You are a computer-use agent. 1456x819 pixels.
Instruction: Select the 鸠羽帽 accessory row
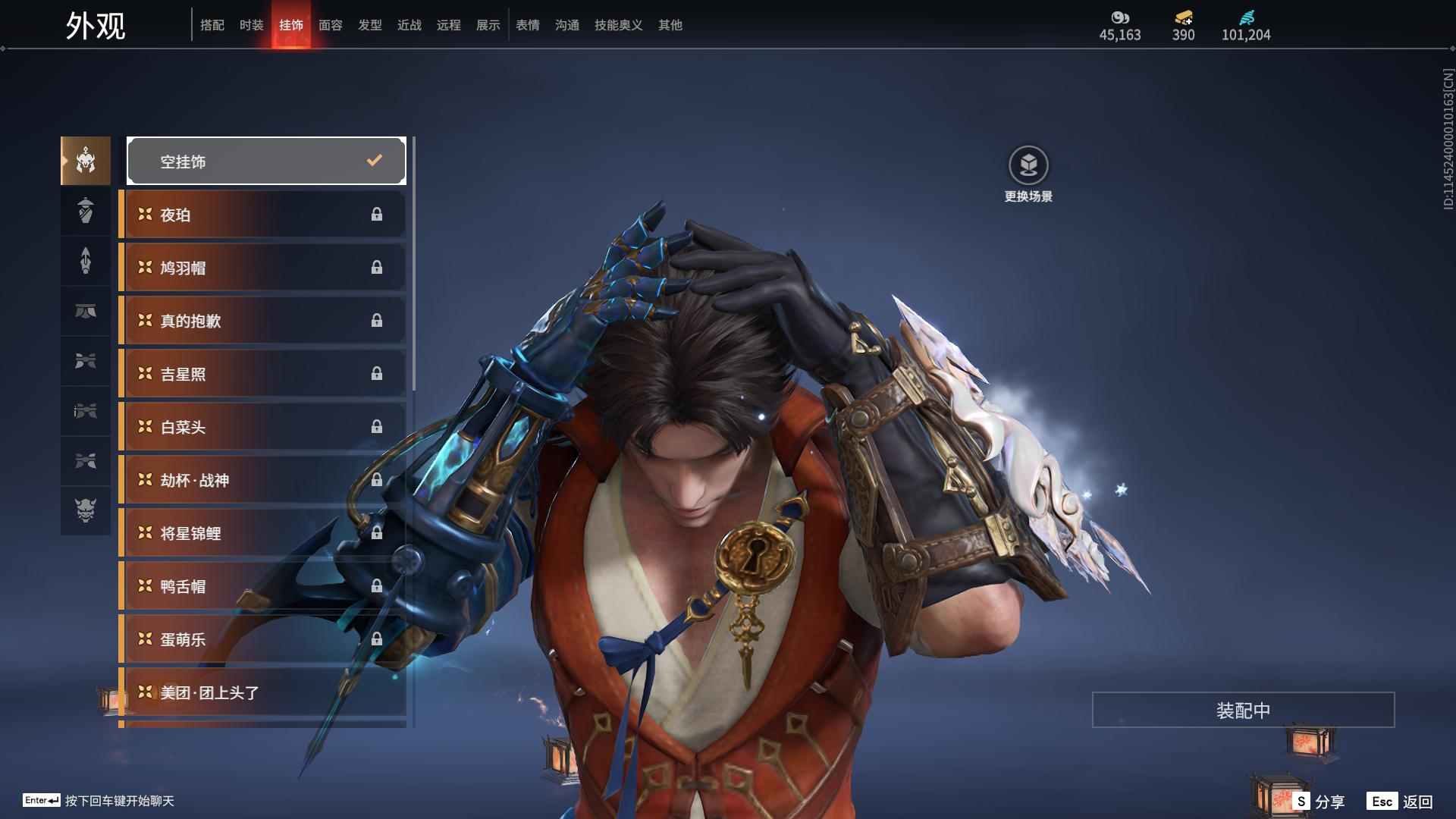(262, 268)
